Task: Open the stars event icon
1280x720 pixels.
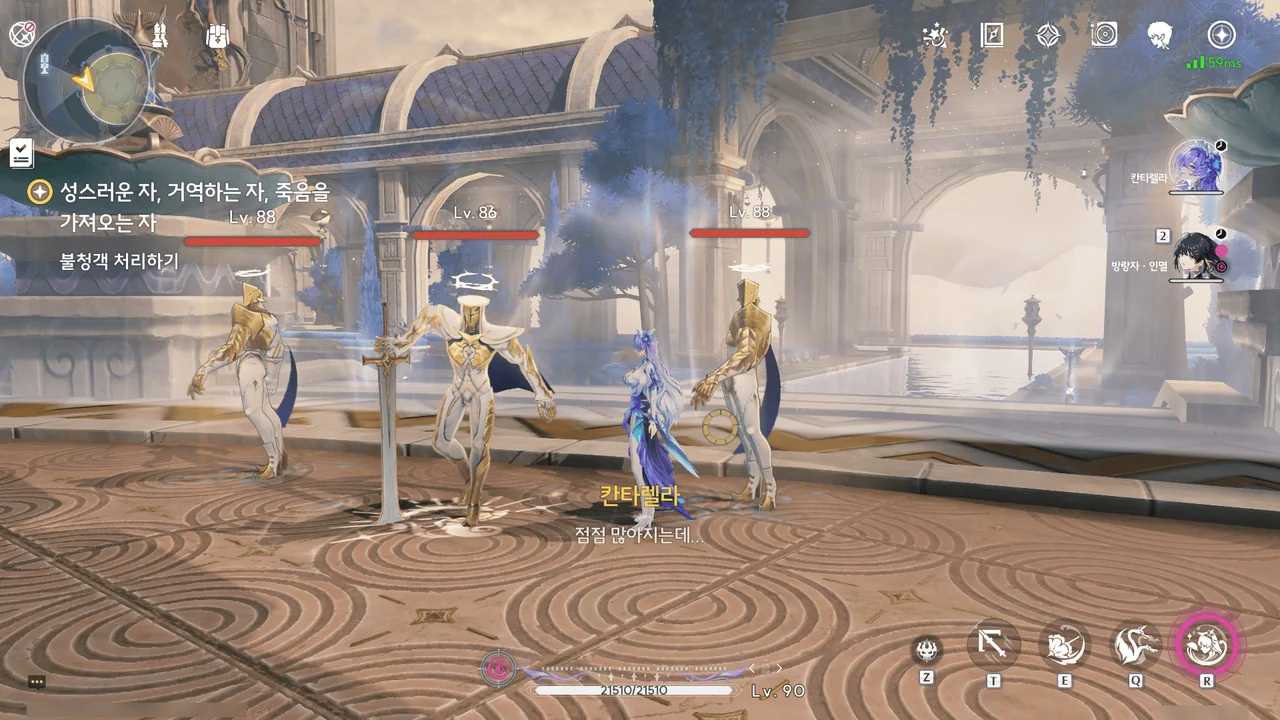Action: [935, 36]
